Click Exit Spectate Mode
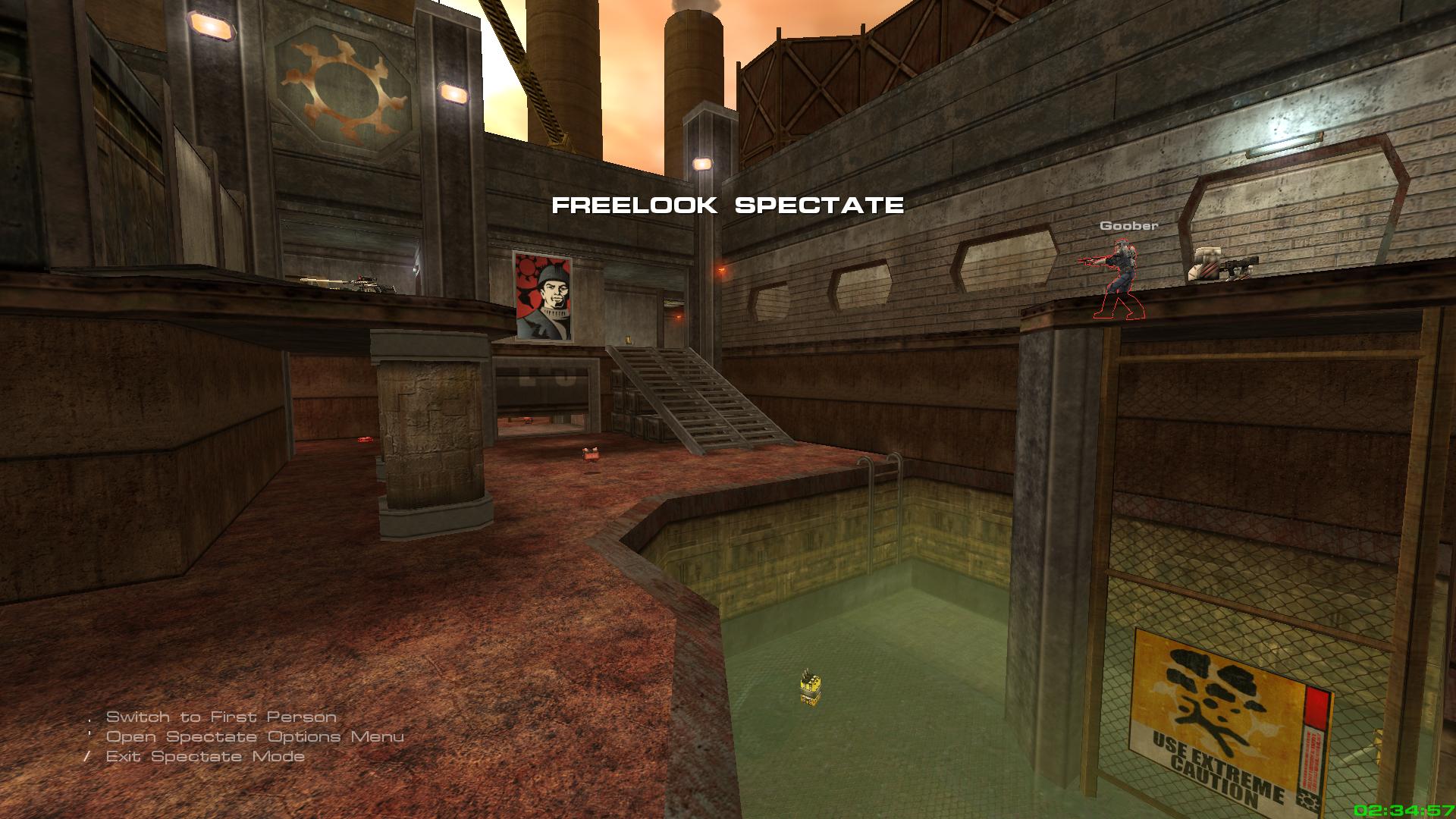This screenshot has width=1456, height=819. (x=205, y=756)
